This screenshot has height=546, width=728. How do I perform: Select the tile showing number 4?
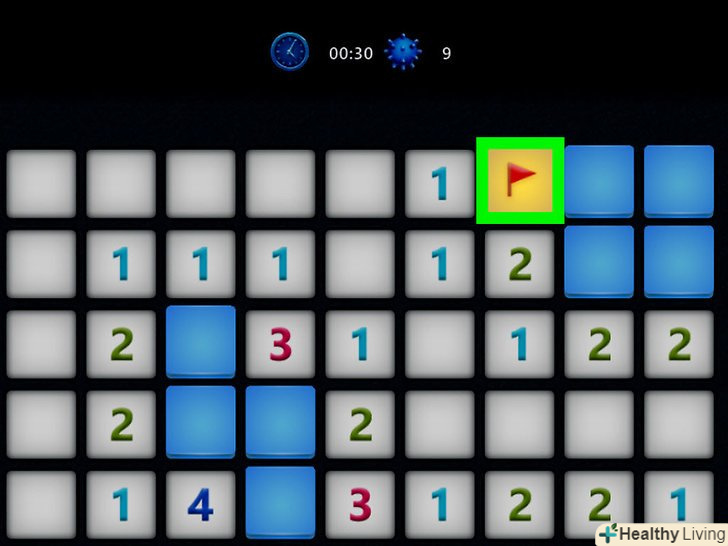200,505
